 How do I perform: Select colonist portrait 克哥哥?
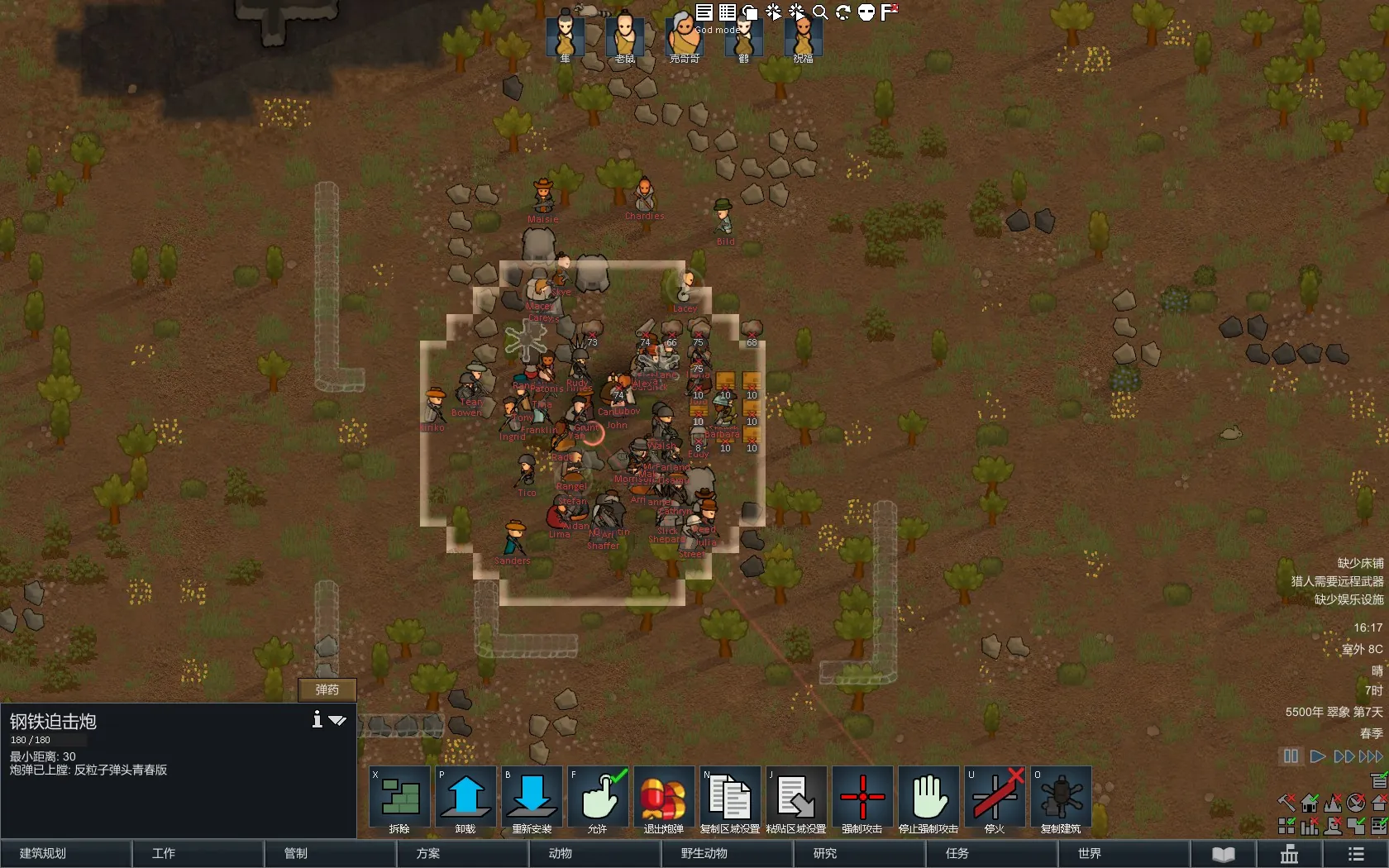click(x=684, y=36)
